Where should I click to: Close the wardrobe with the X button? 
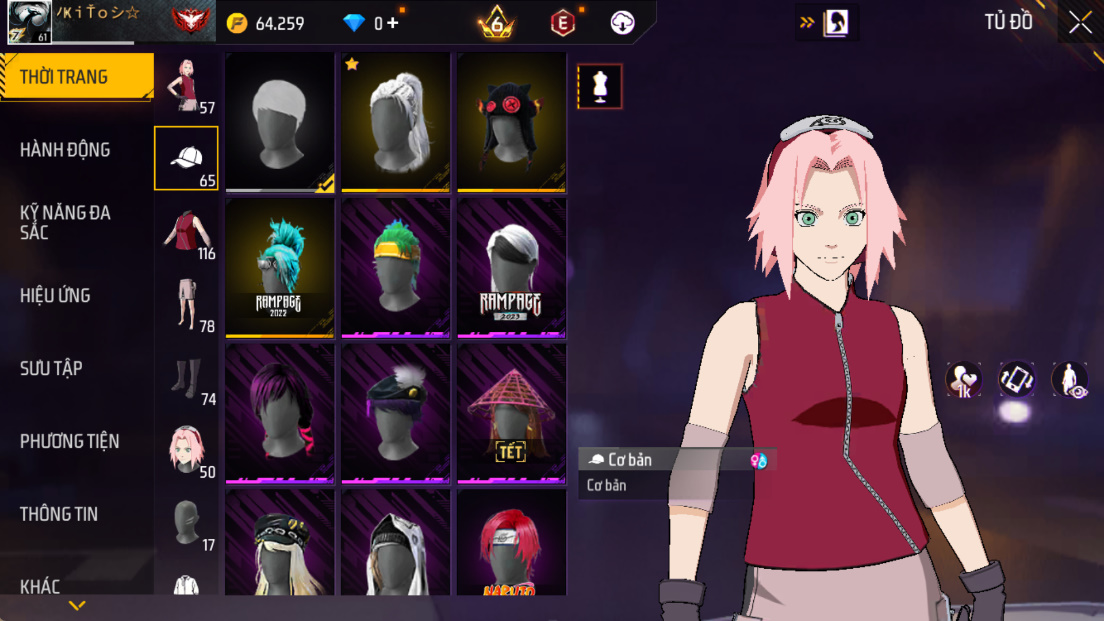click(x=1080, y=22)
